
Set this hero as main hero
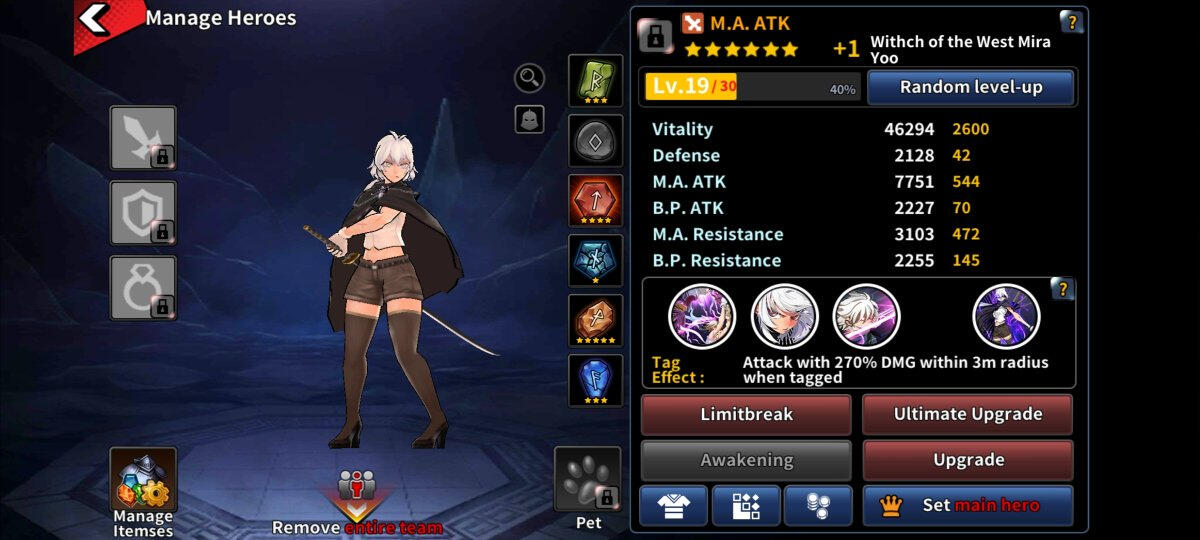pos(967,506)
